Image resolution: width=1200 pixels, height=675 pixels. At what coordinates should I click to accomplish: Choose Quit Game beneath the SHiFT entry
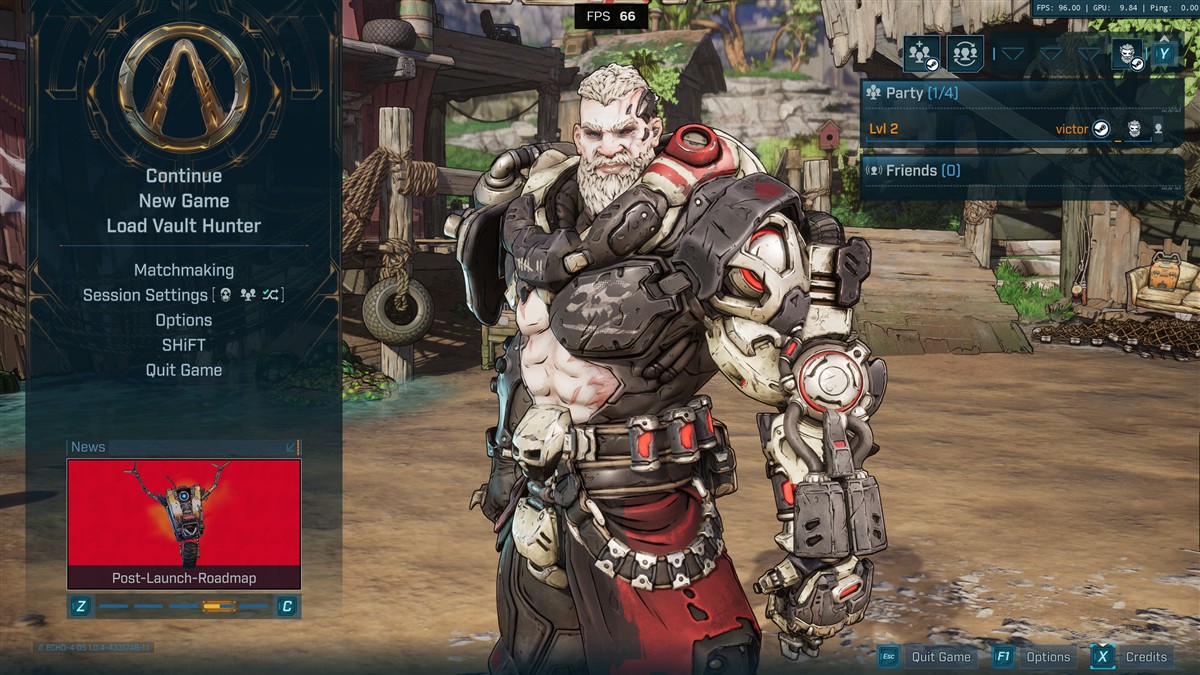184,370
